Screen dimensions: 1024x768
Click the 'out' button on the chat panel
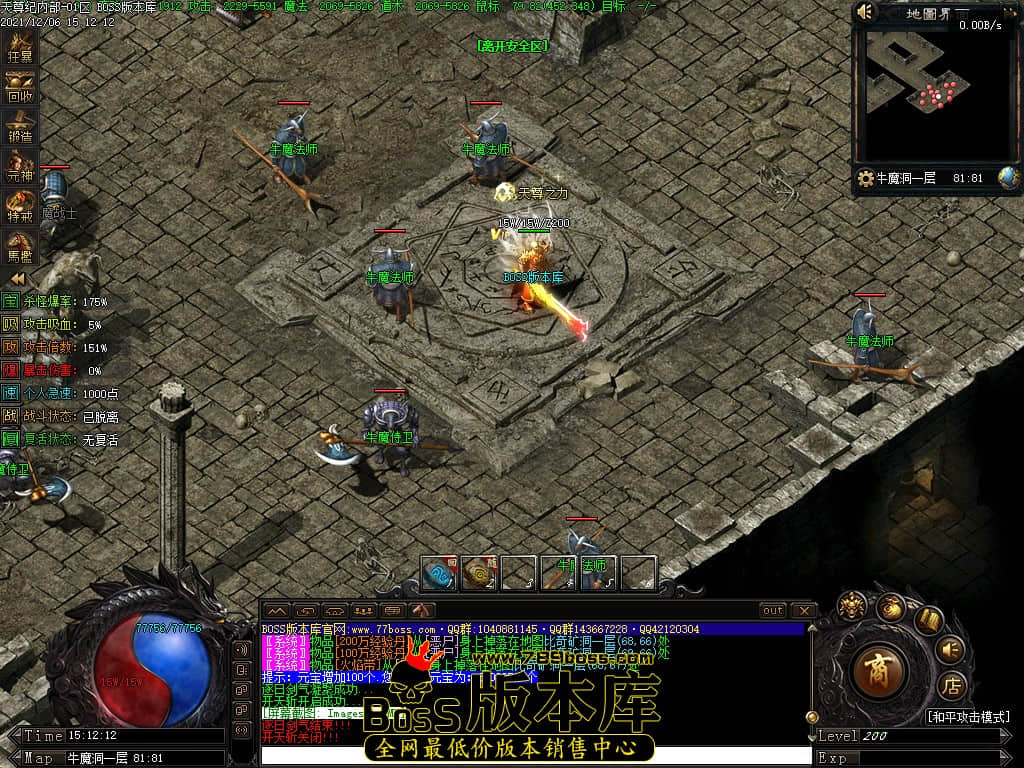pos(773,610)
